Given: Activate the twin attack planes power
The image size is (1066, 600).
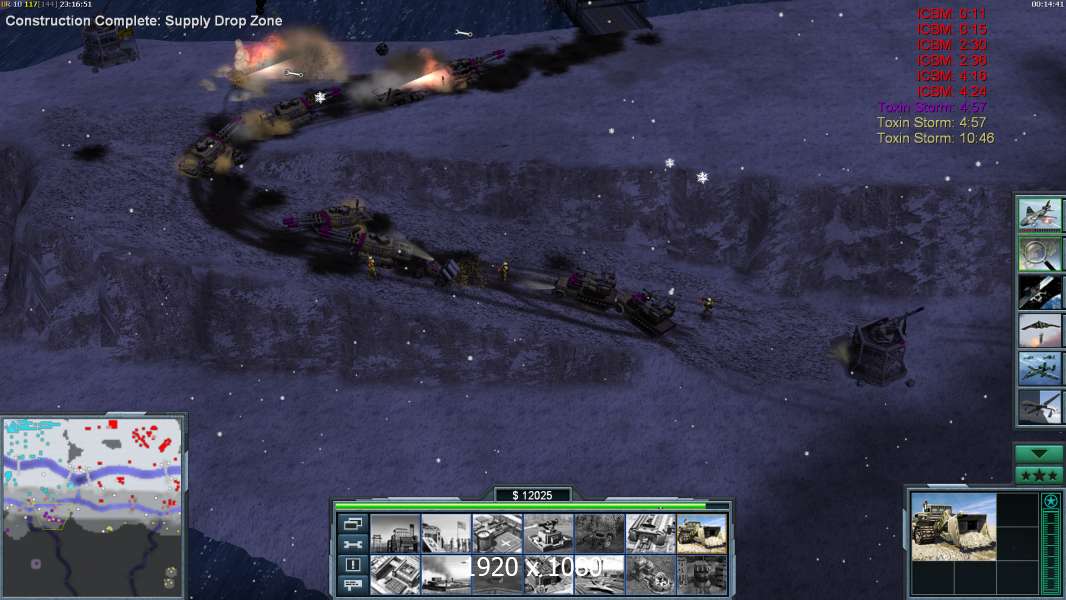Looking at the screenshot, I should click(x=1039, y=367).
